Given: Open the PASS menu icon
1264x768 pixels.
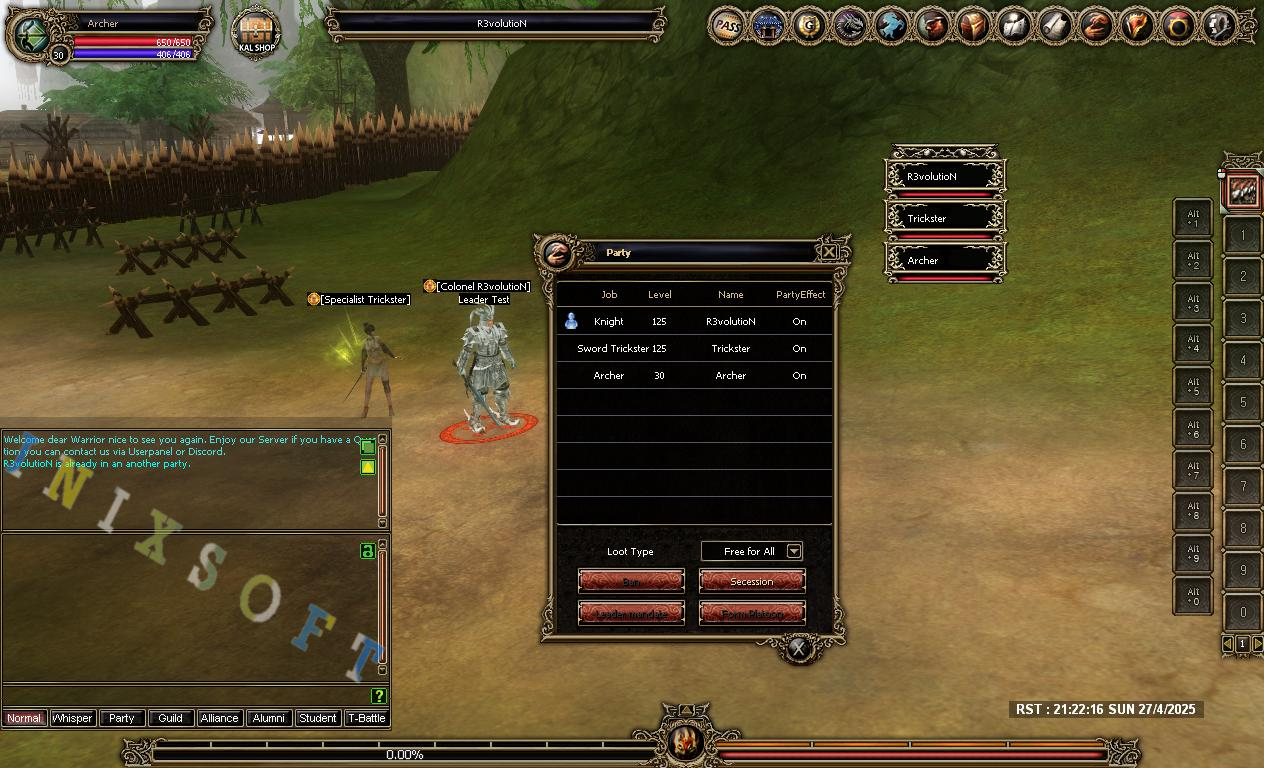Looking at the screenshot, I should click(x=728, y=26).
